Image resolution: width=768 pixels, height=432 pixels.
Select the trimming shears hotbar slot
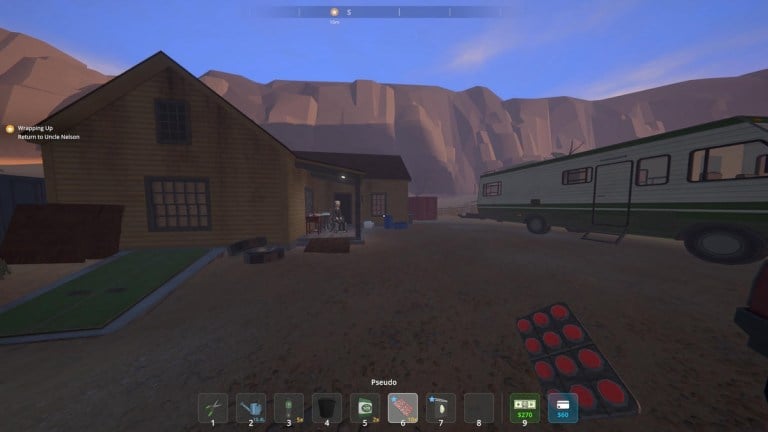point(213,407)
